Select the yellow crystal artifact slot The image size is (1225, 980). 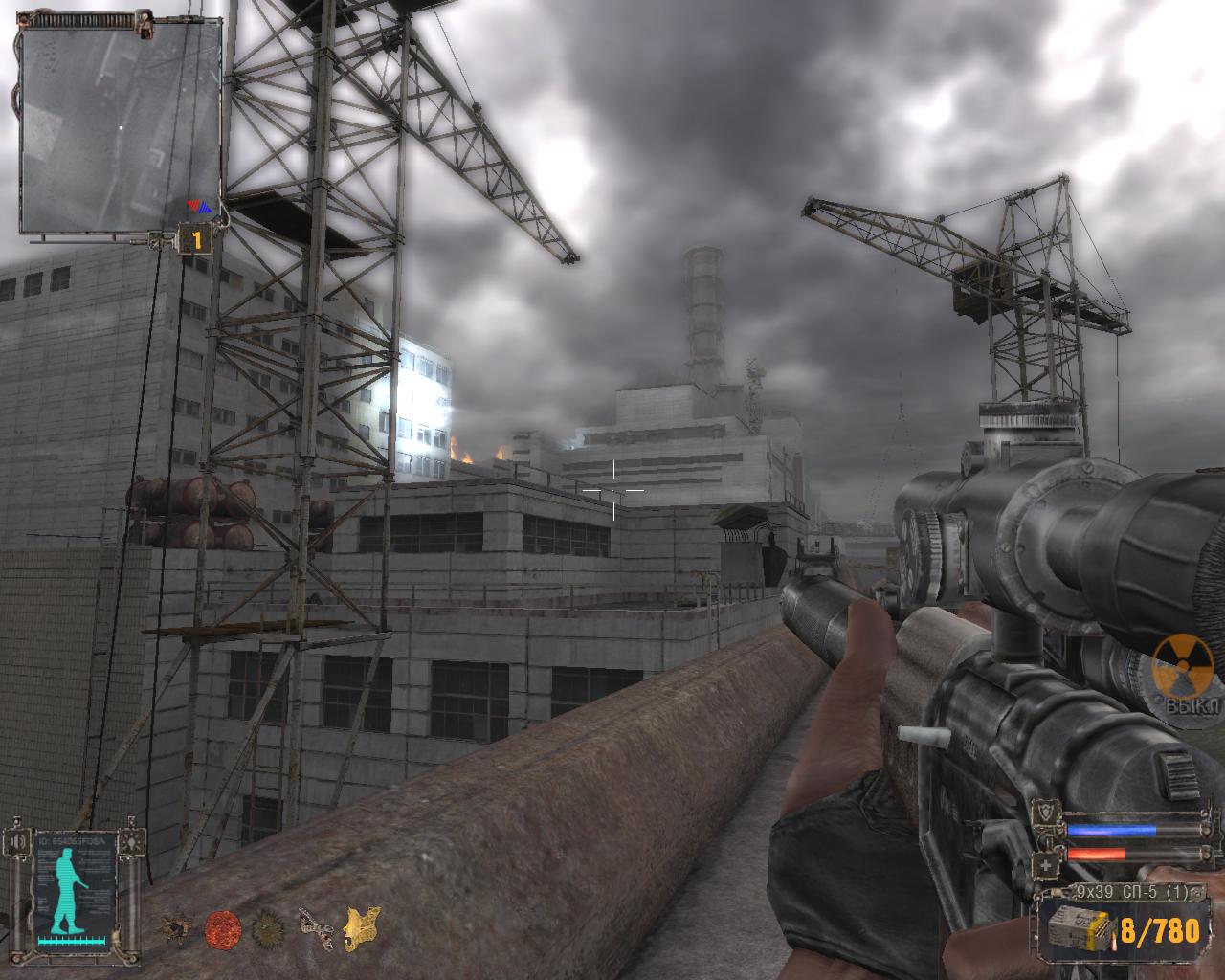point(360,926)
